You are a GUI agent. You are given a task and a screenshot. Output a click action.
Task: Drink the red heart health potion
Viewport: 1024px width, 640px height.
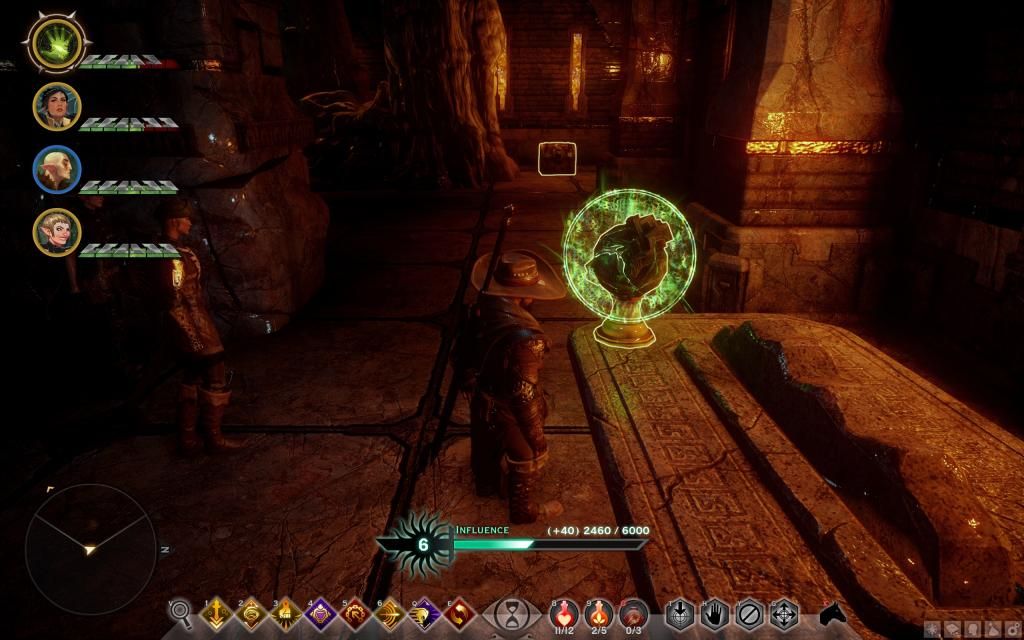564,611
